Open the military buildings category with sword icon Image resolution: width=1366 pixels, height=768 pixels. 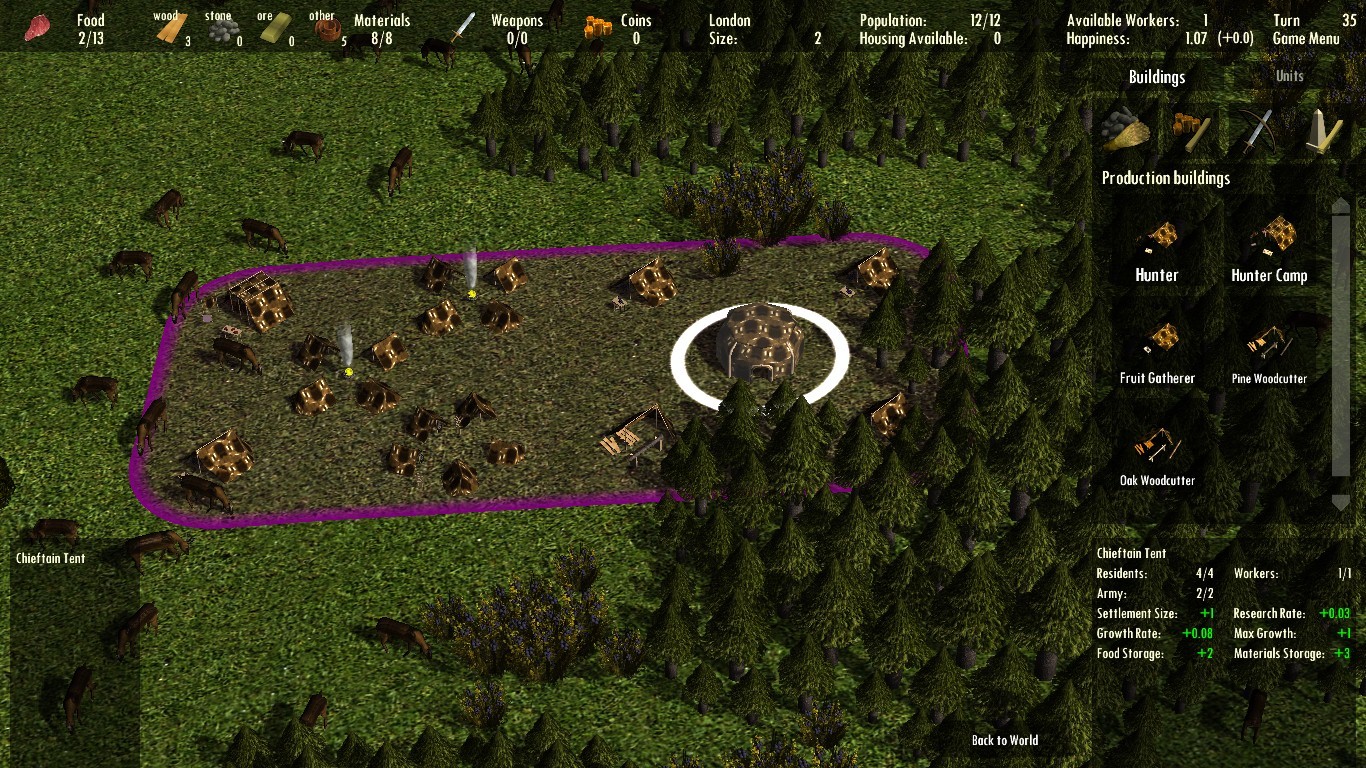click(x=1260, y=131)
